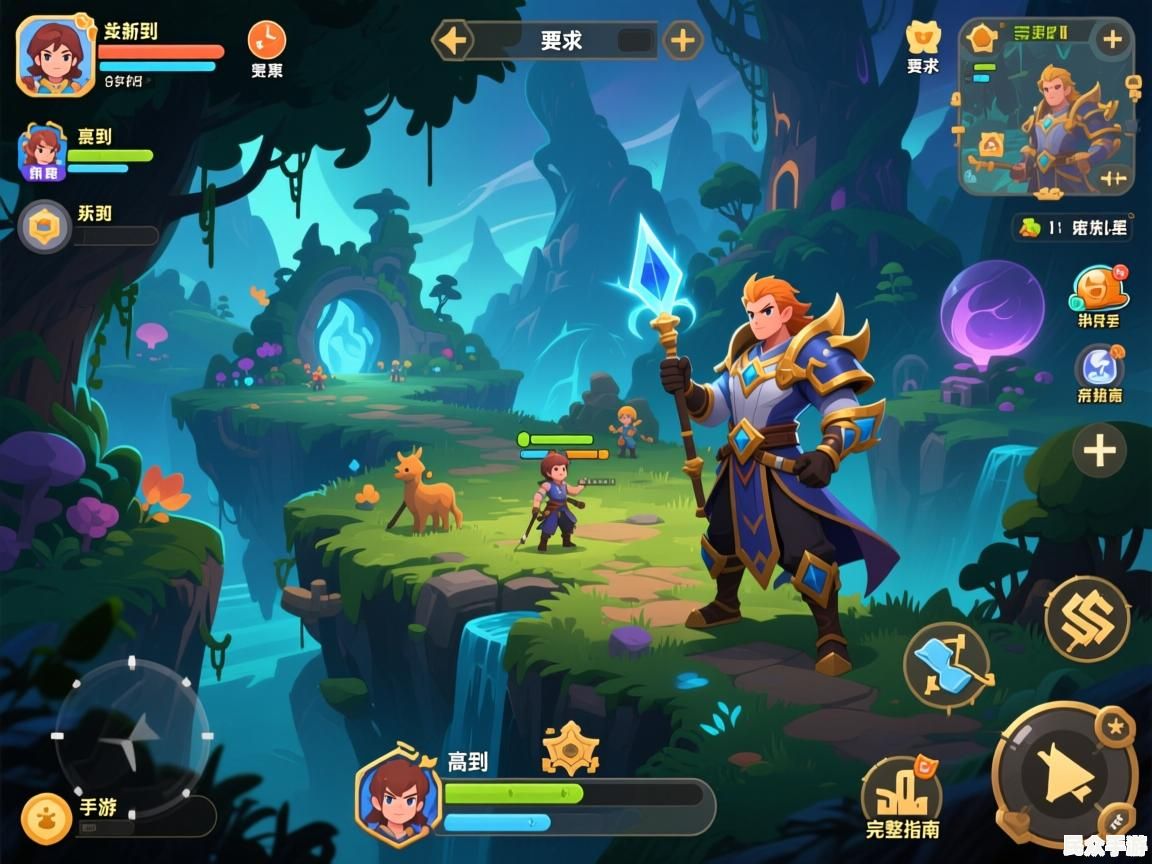Click the plus button beside 要求 title

[683, 41]
